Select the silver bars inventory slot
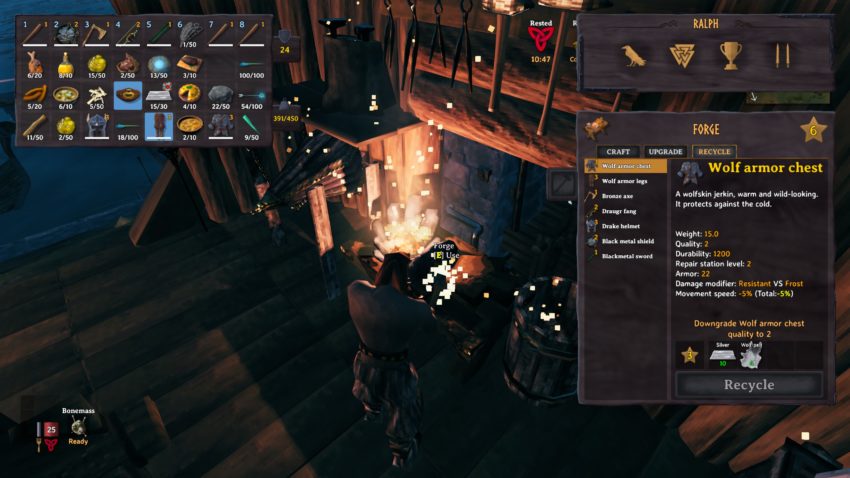 pos(159,95)
